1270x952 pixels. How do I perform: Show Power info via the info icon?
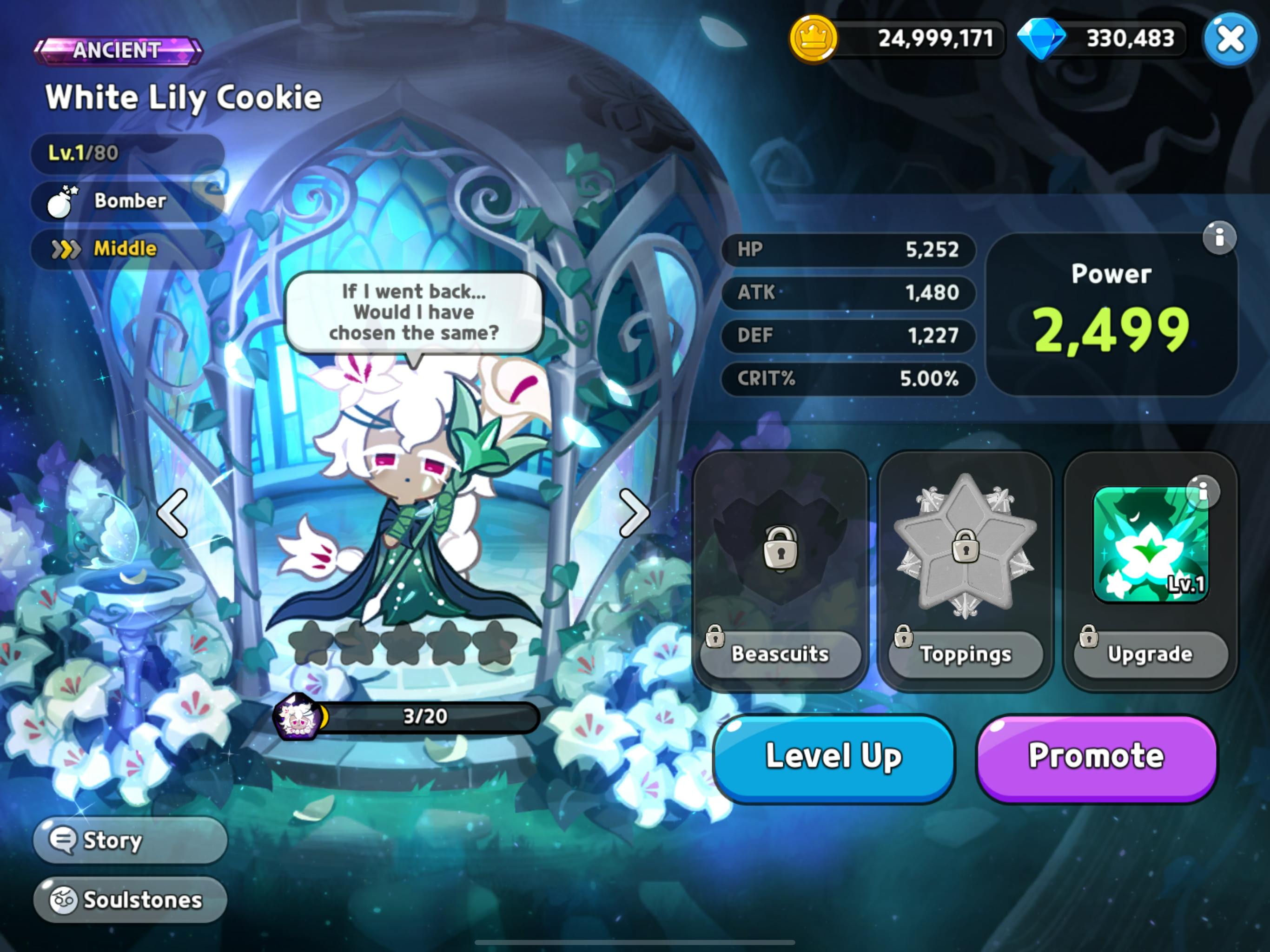tap(1219, 237)
